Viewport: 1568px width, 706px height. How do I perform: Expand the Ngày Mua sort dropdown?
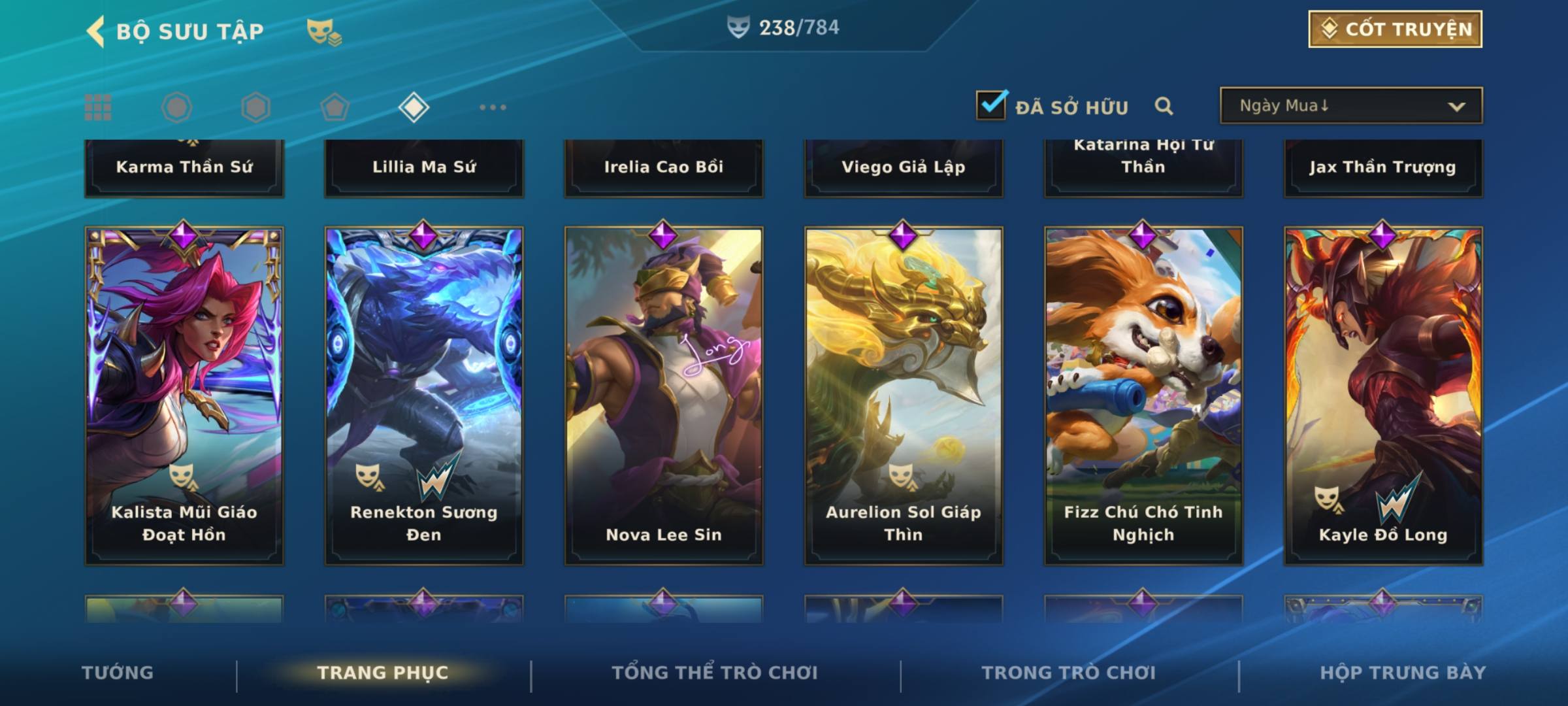pos(1351,106)
